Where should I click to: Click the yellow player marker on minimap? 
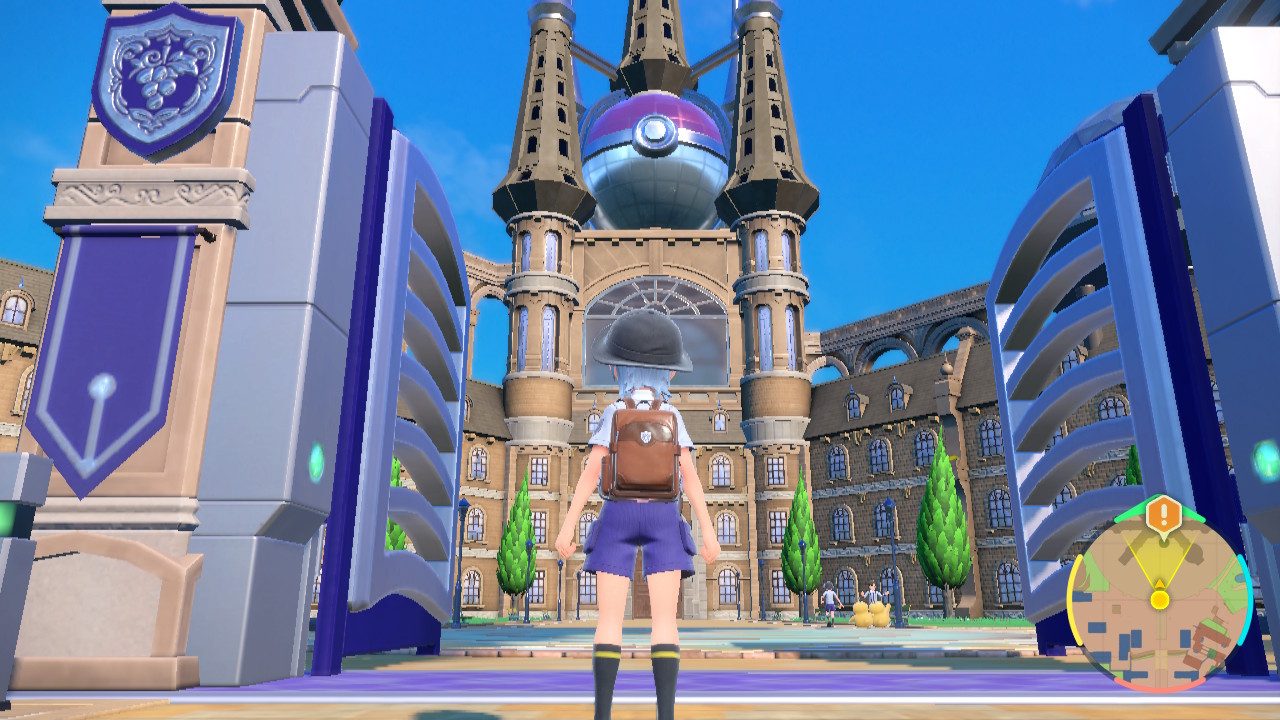click(x=1159, y=598)
